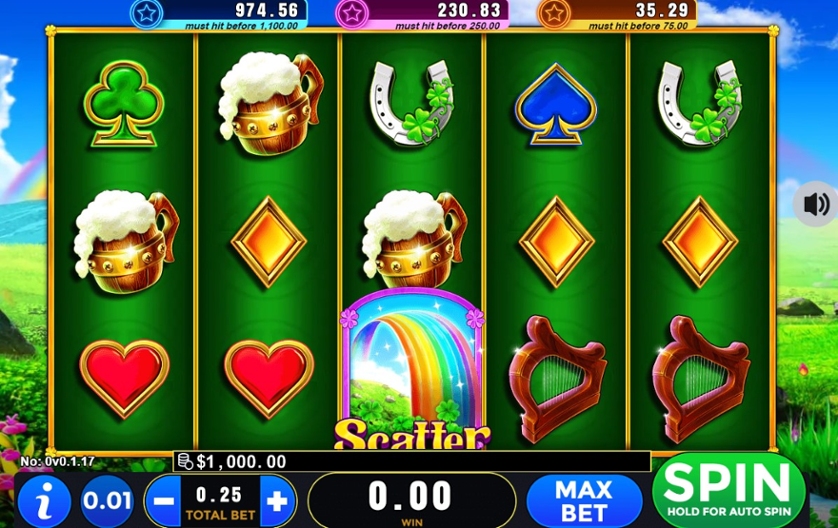
Task: Open the game info with the i button
Action: pos(43,499)
